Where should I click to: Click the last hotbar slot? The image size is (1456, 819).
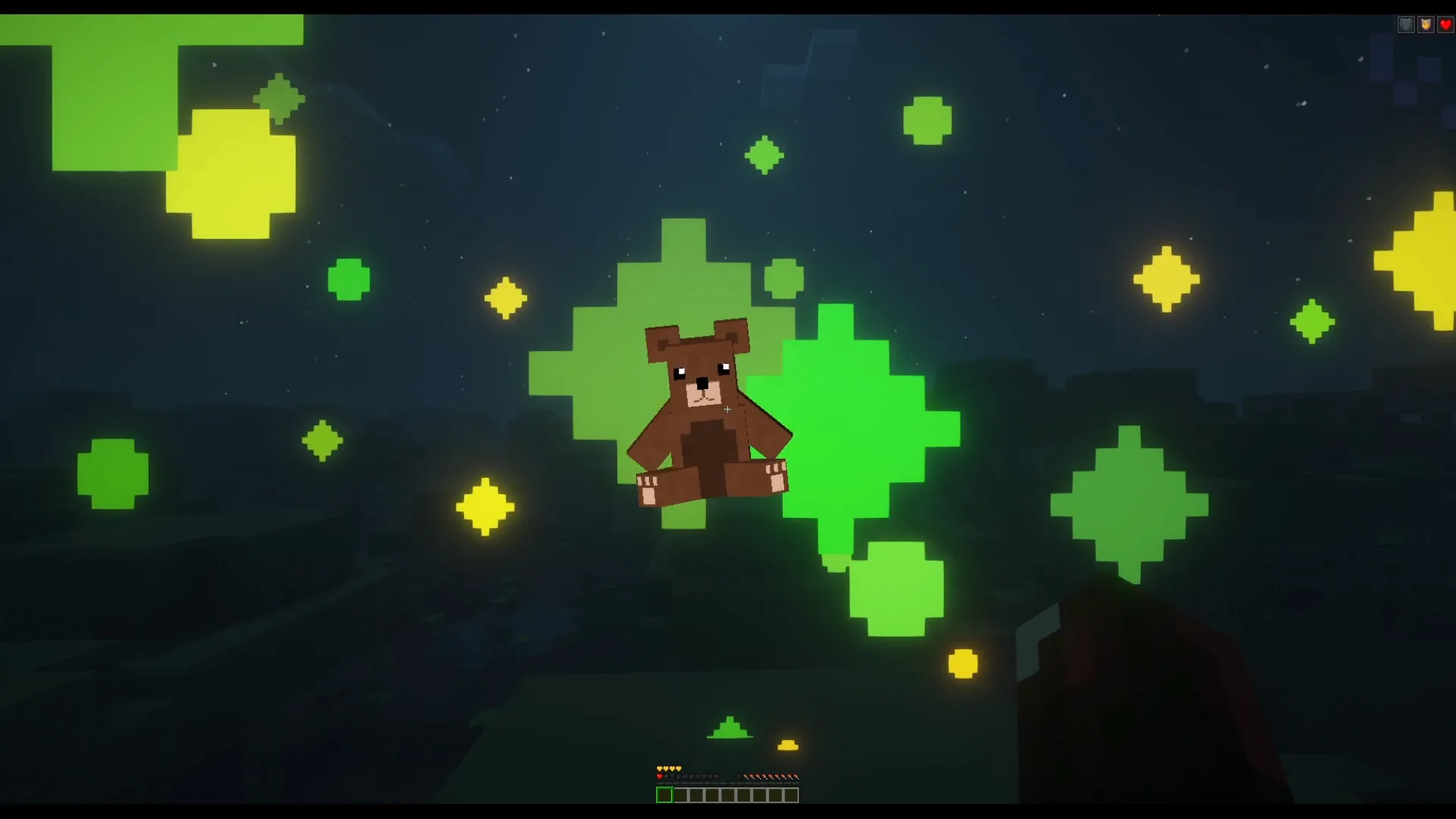[x=790, y=795]
